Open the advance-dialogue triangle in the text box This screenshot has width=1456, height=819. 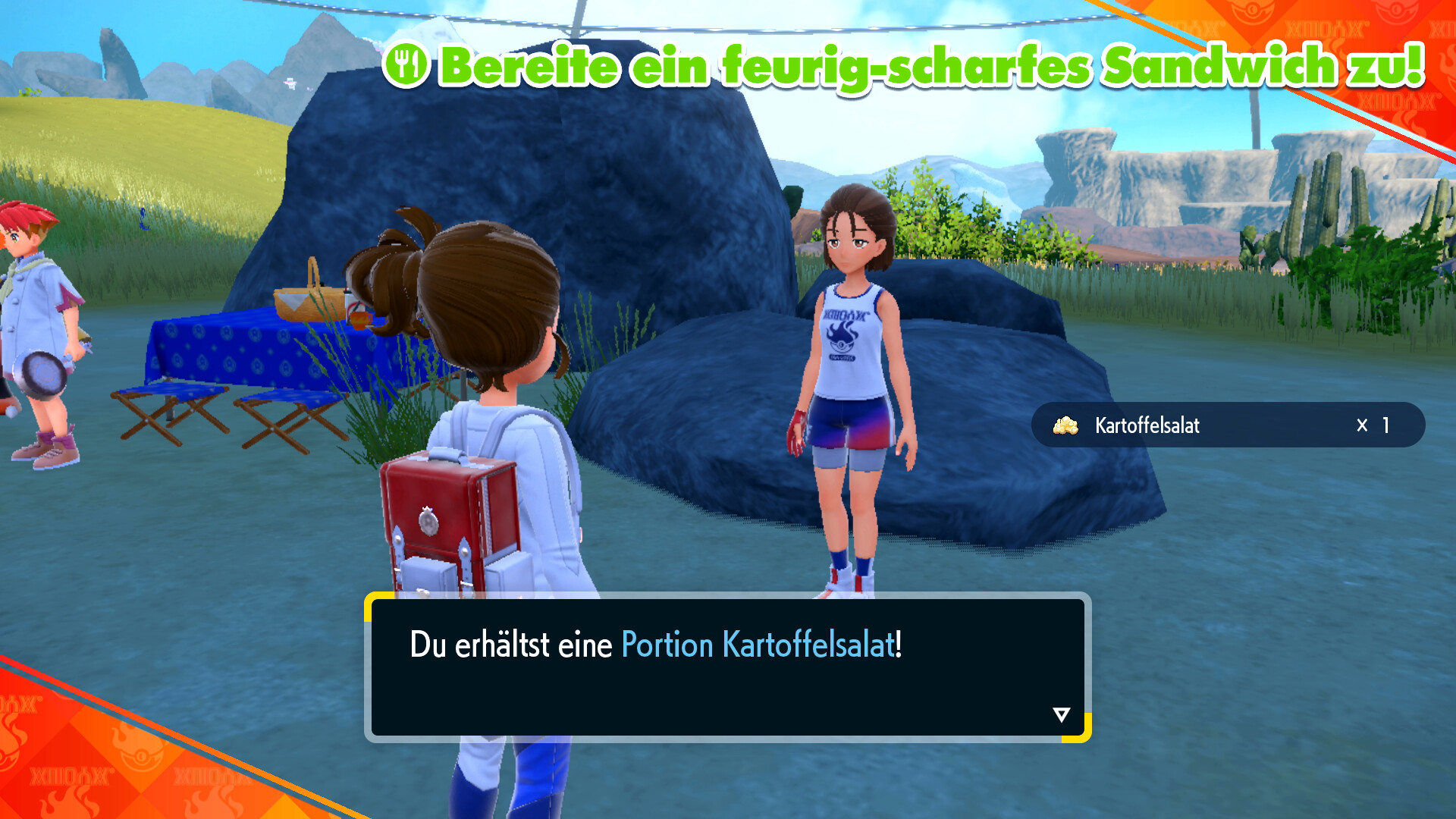[1060, 714]
